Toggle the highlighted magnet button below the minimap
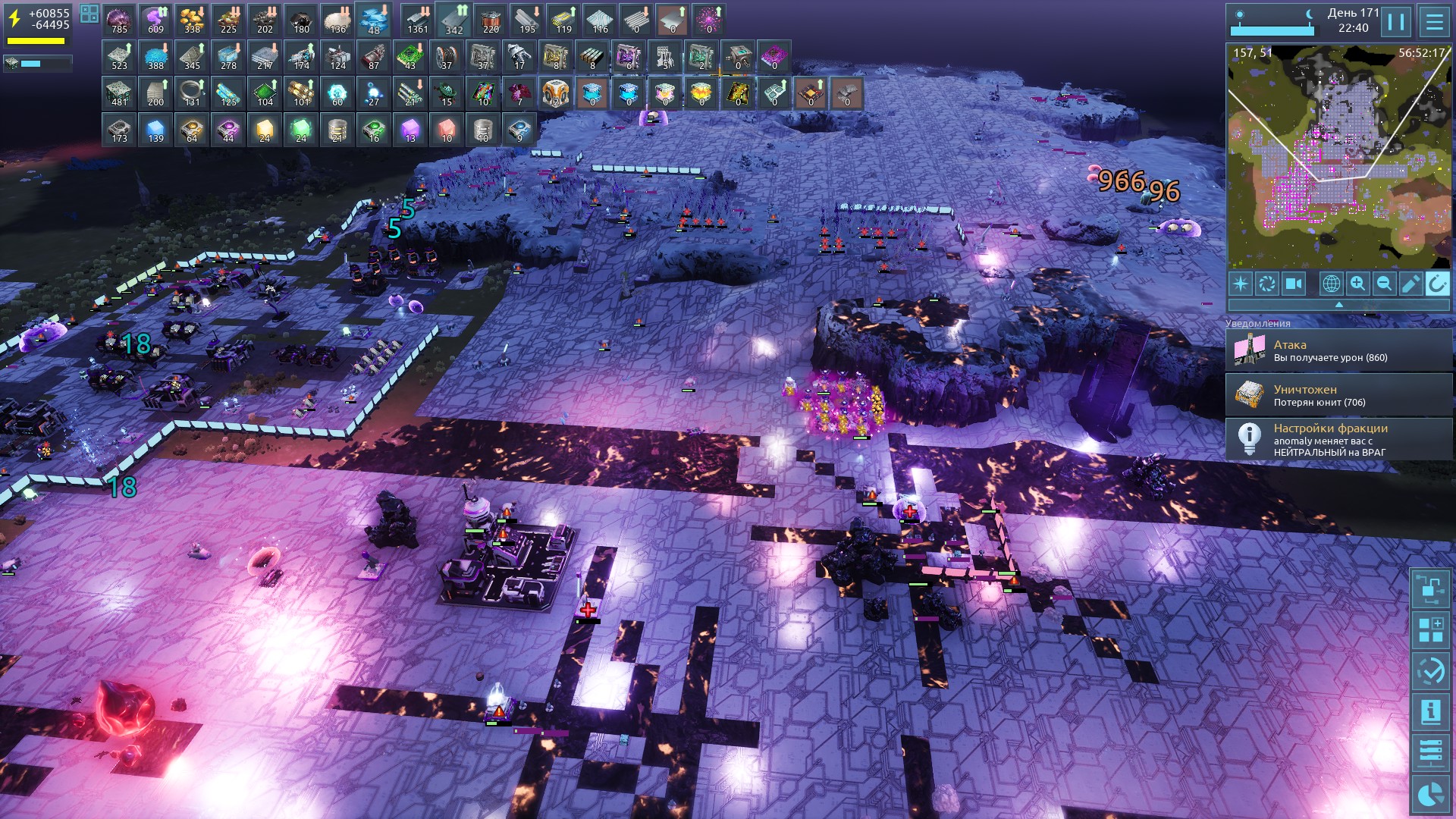The height and width of the screenshot is (819, 1456). pos(1437,284)
